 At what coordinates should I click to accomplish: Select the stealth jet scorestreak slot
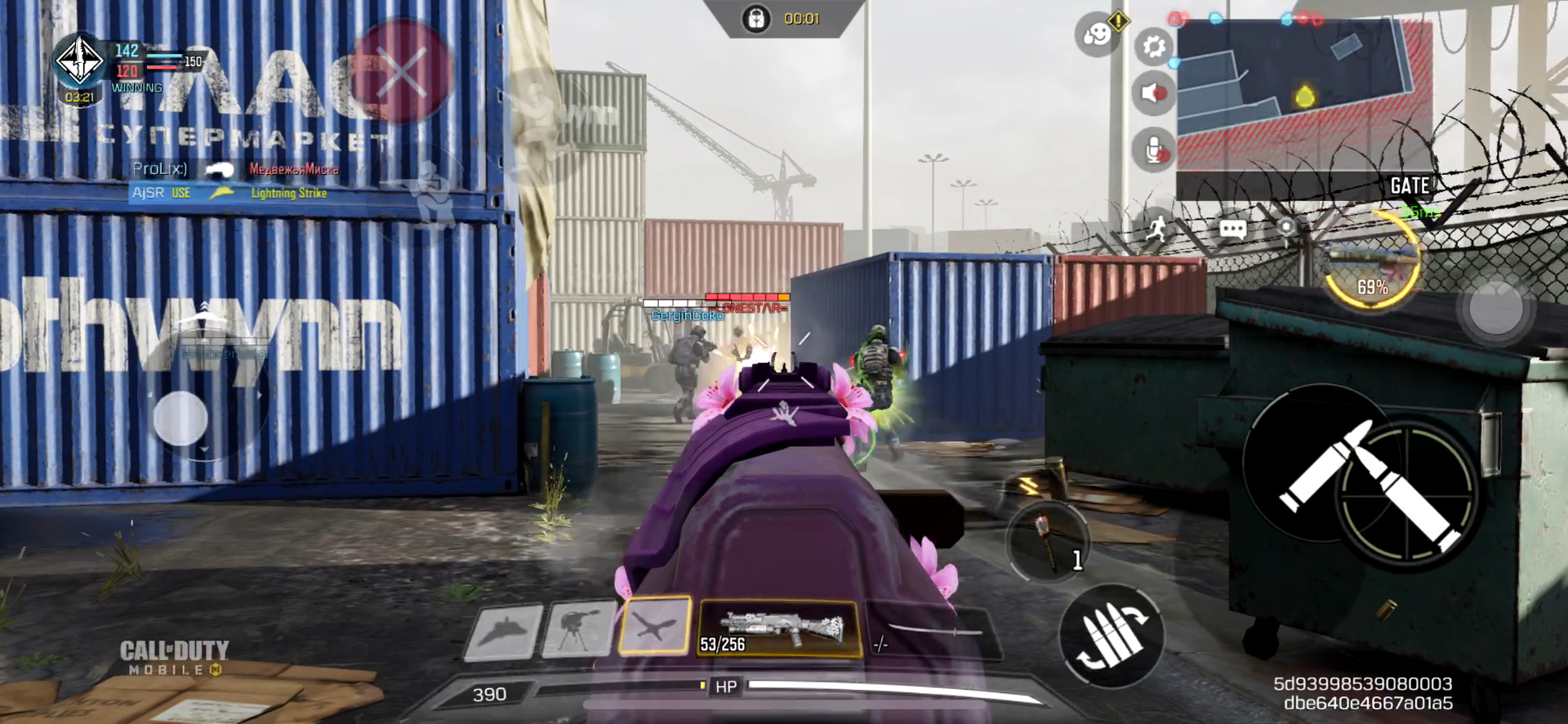click(x=502, y=630)
